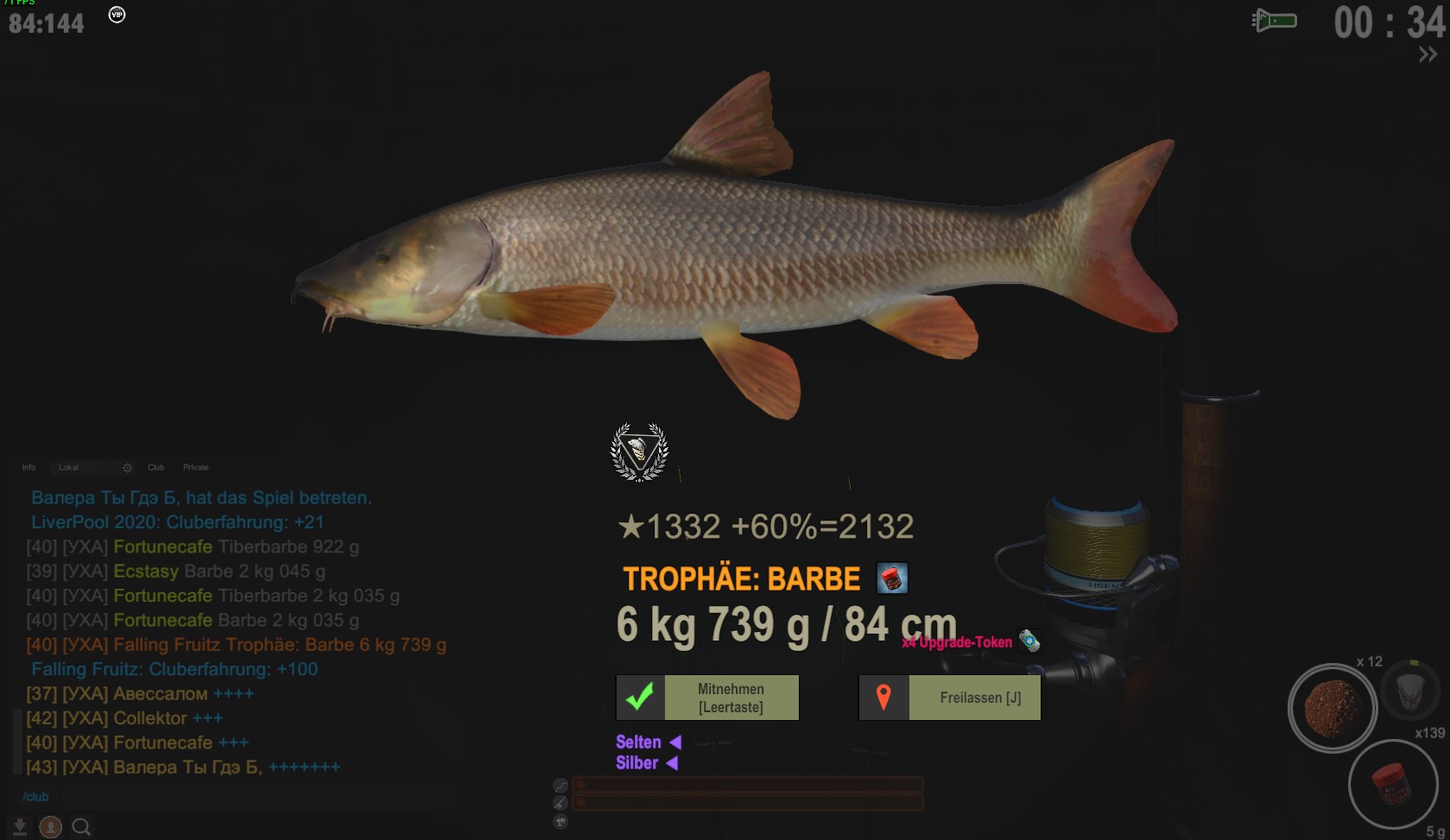1450x840 pixels.
Task: Open chat settings via the gear icon
Action: tap(128, 468)
